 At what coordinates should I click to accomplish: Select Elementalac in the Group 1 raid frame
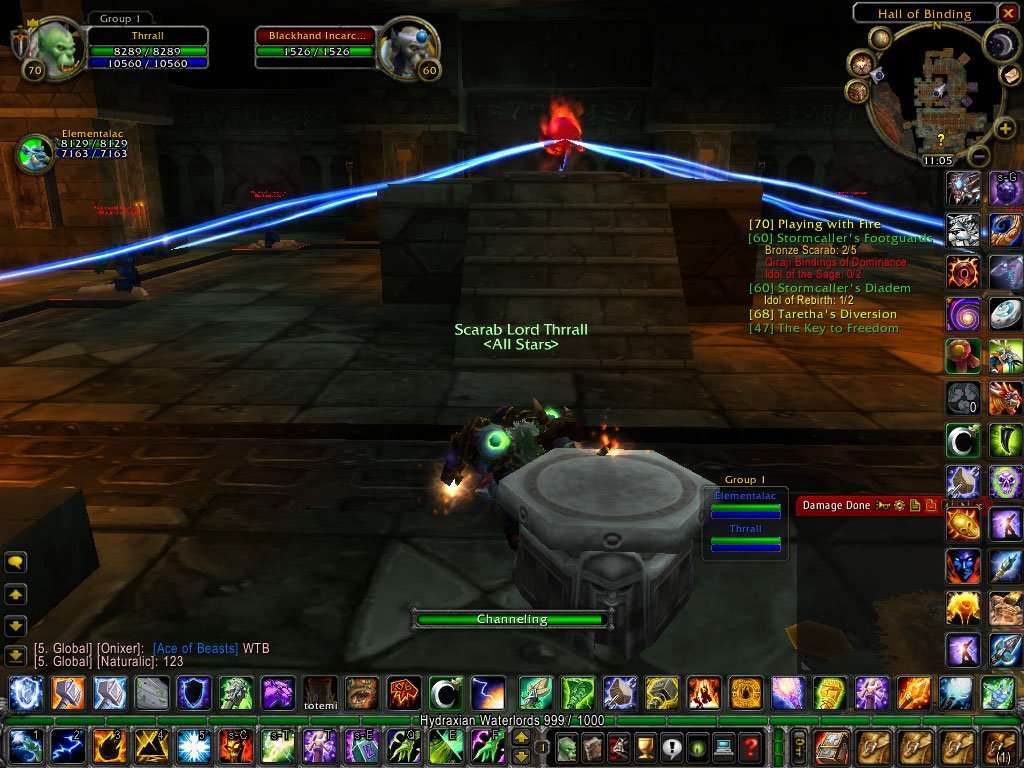[745, 505]
